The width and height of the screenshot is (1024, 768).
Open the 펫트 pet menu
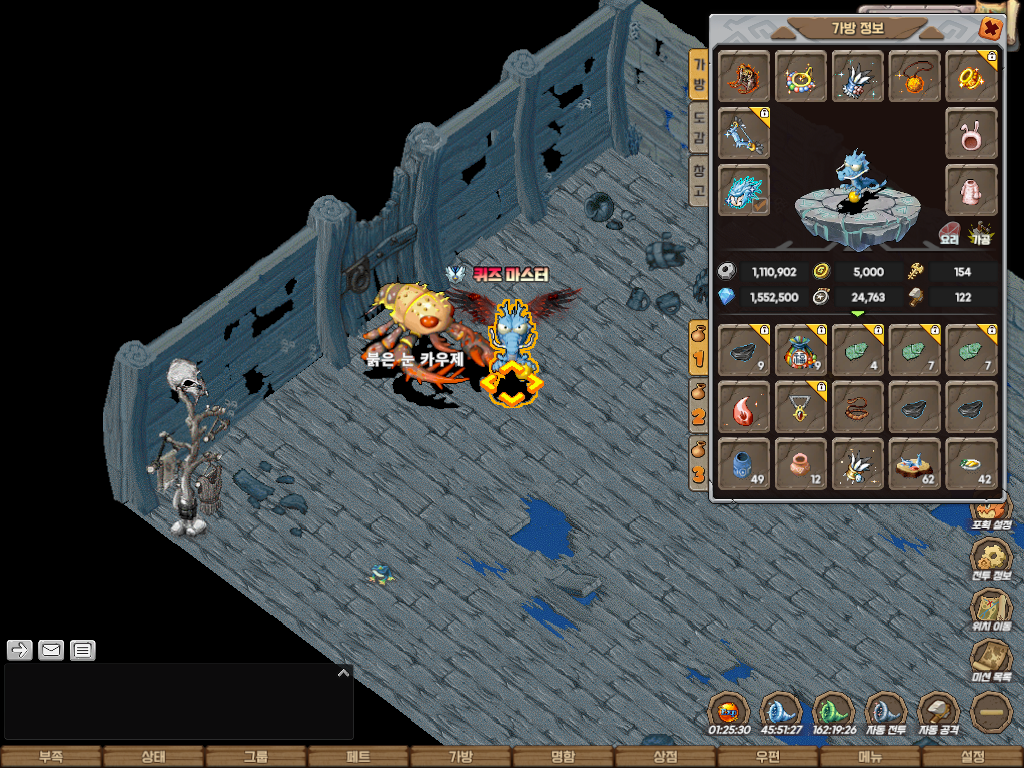(x=358, y=757)
